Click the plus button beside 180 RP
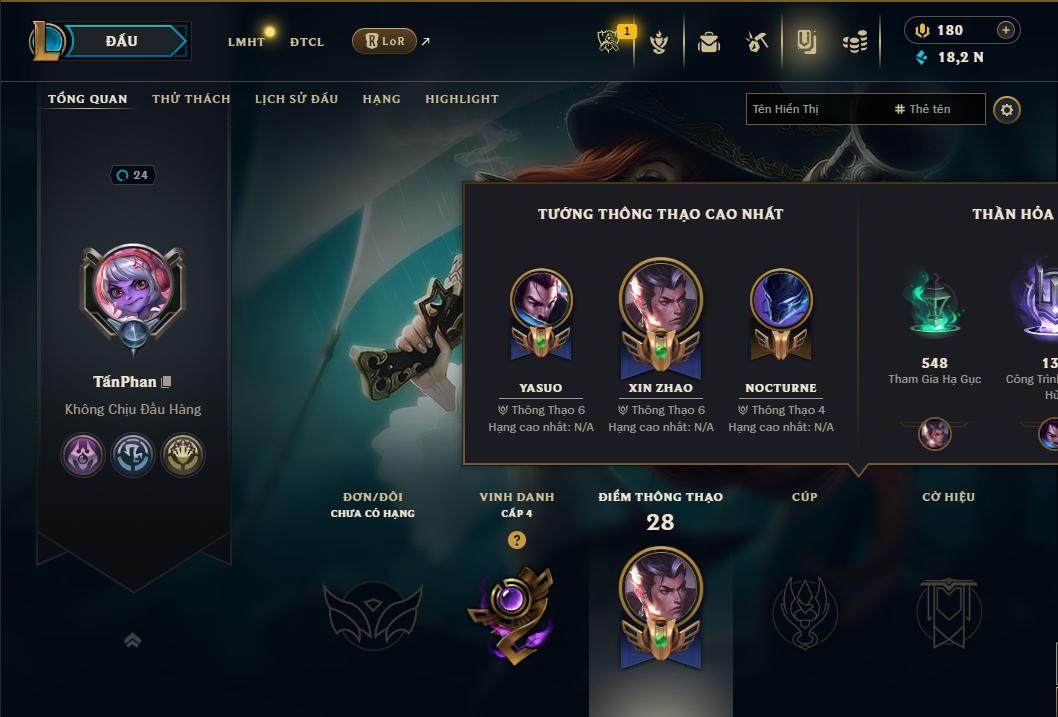Image resolution: width=1058 pixels, height=717 pixels. [1005, 31]
